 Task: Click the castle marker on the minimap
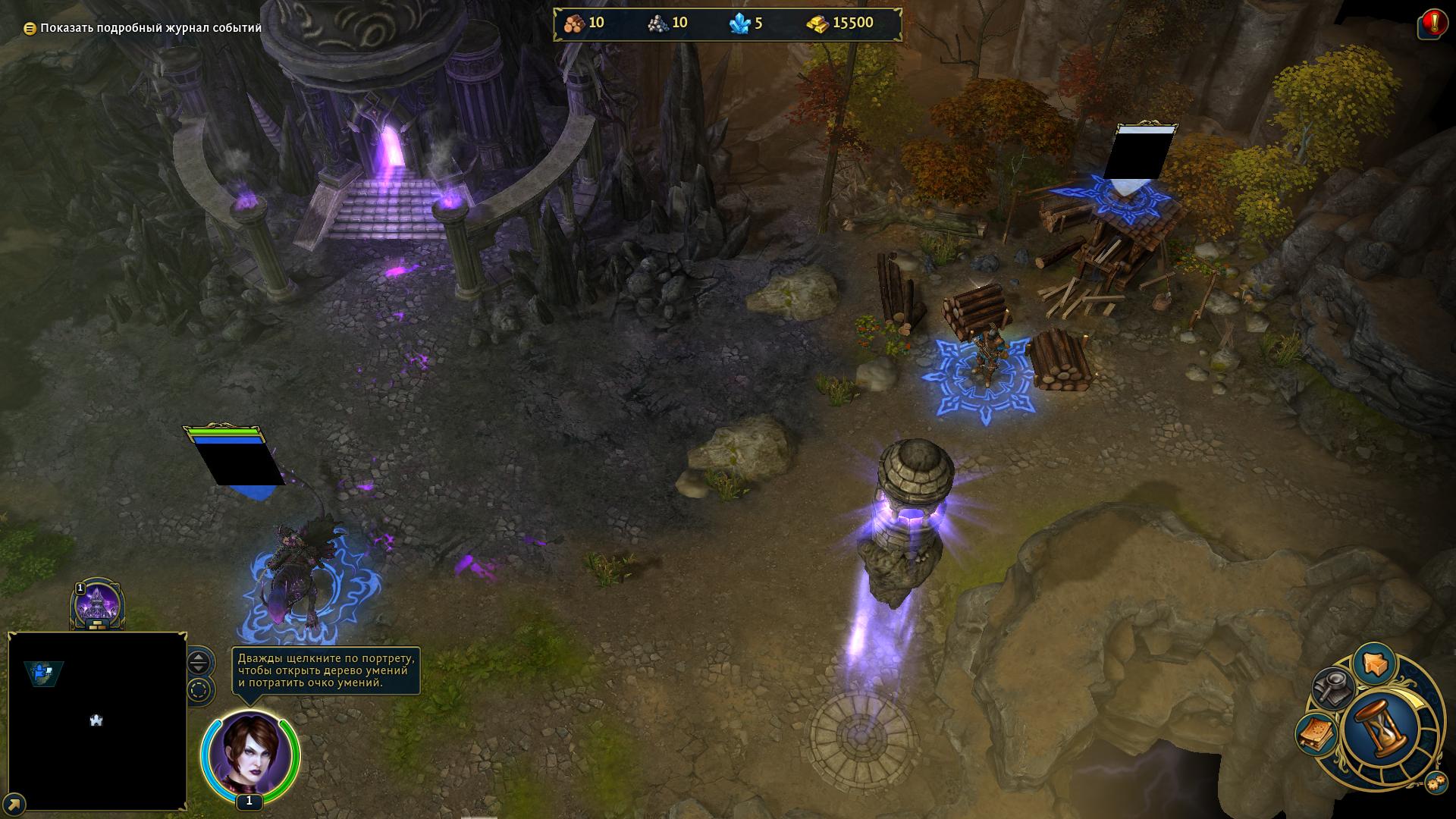[x=96, y=720]
